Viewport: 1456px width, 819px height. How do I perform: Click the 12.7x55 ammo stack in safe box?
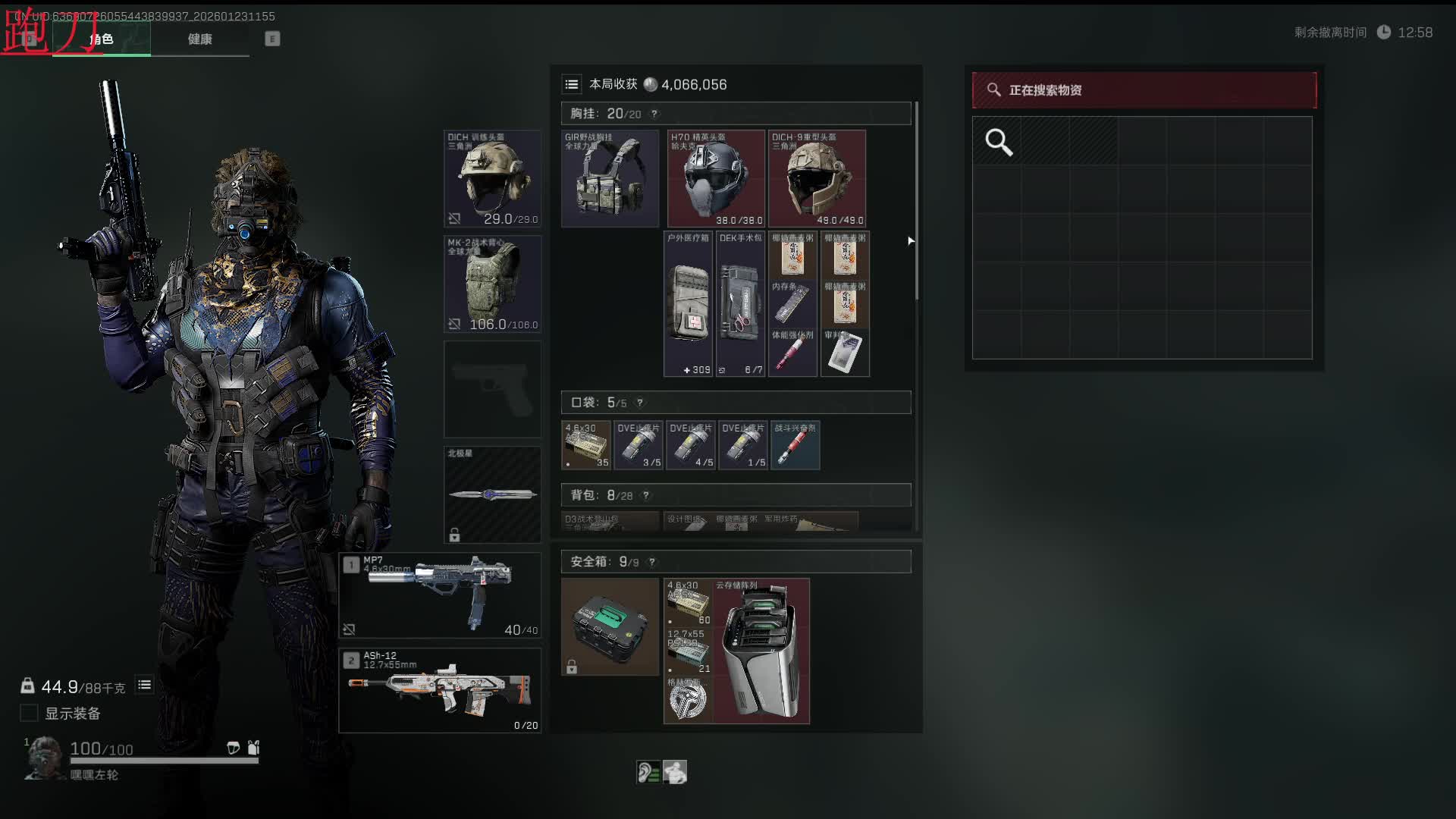pos(688,651)
